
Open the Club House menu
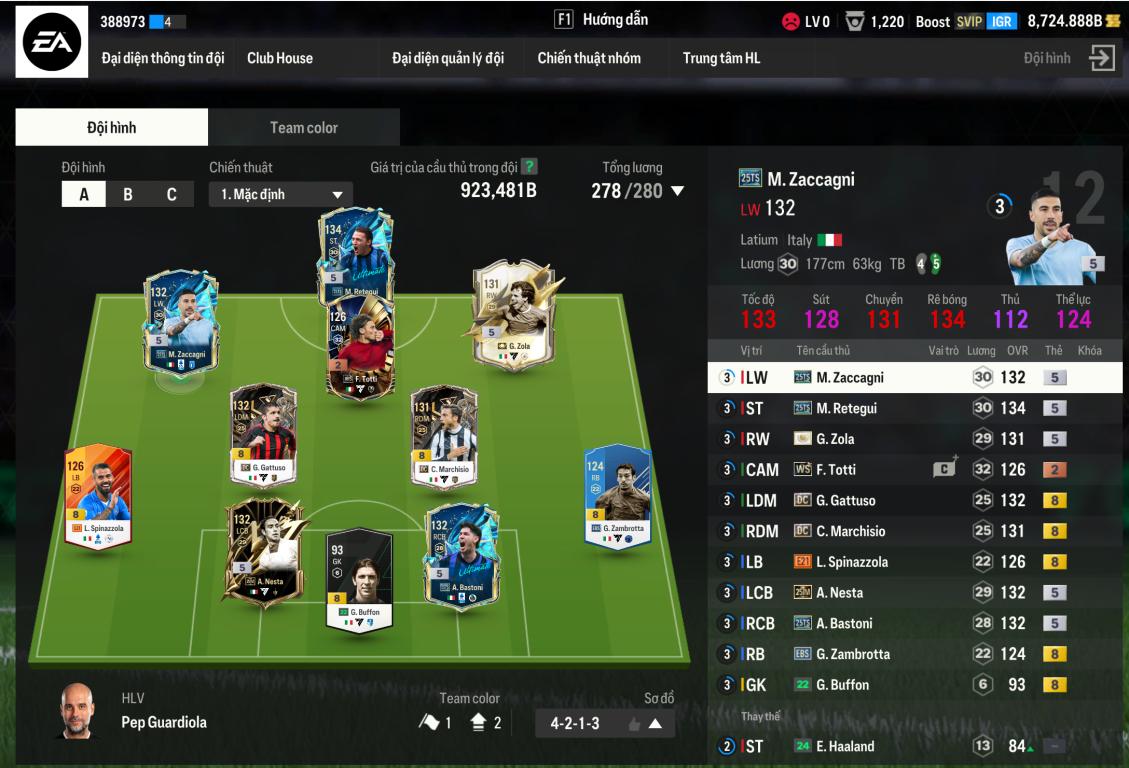click(280, 58)
